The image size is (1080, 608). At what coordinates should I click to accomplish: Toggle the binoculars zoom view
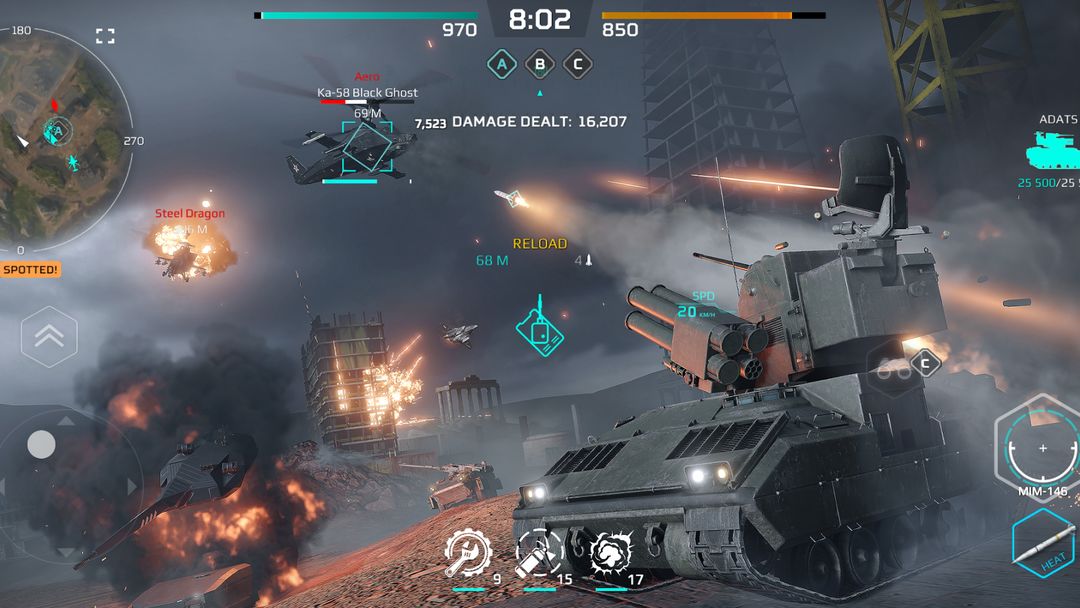click(893, 368)
